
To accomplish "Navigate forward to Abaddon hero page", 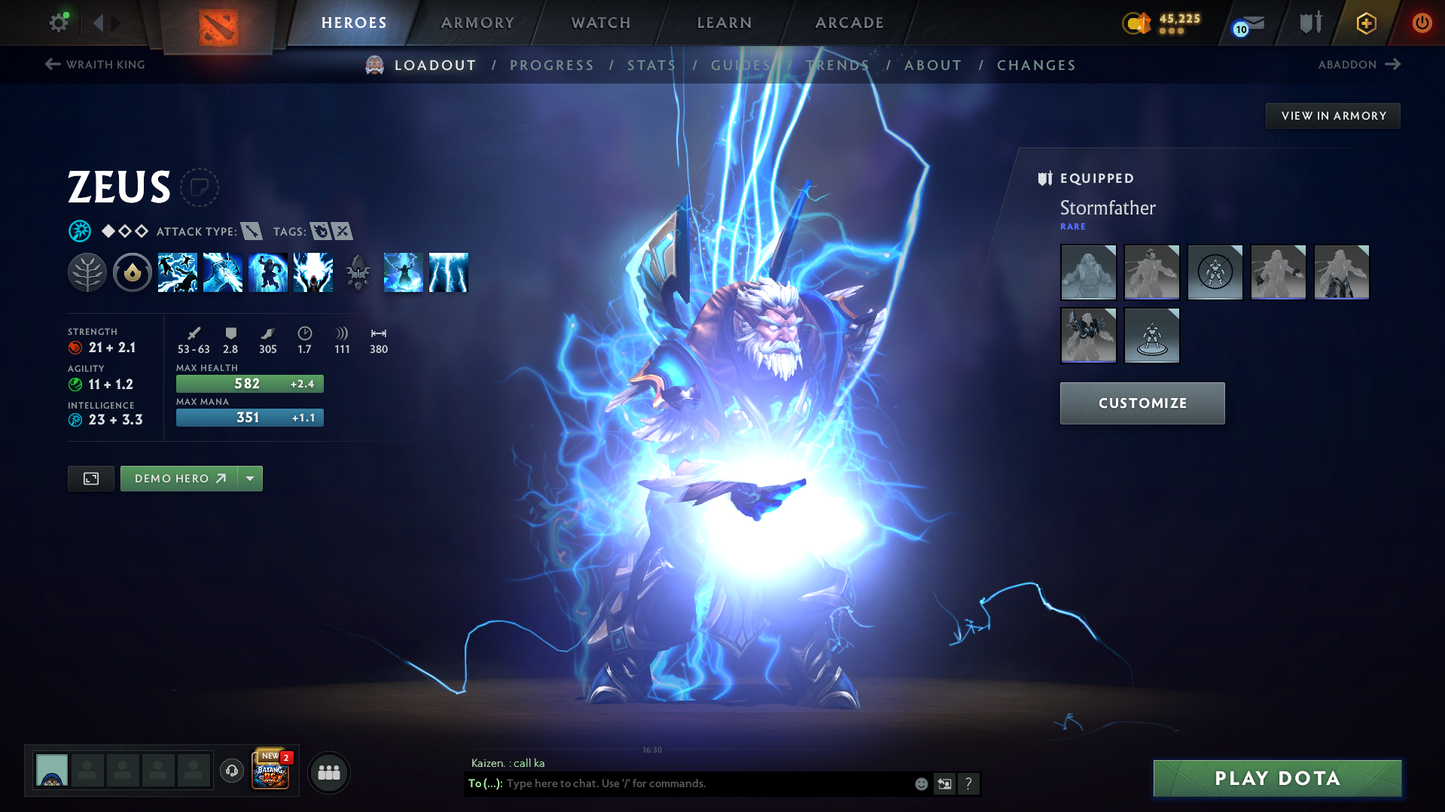I will tap(1360, 64).
